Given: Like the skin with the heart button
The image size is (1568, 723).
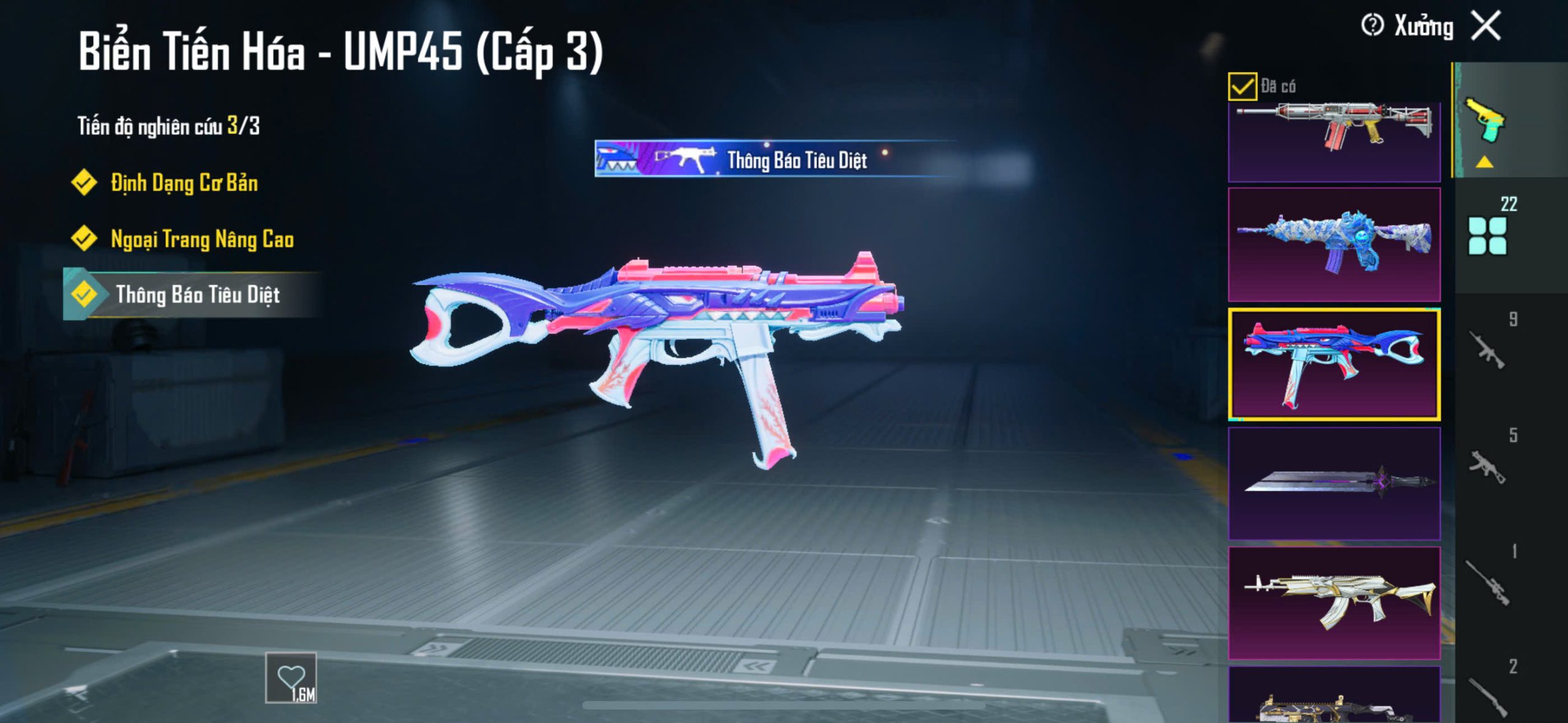Looking at the screenshot, I should [291, 678].
